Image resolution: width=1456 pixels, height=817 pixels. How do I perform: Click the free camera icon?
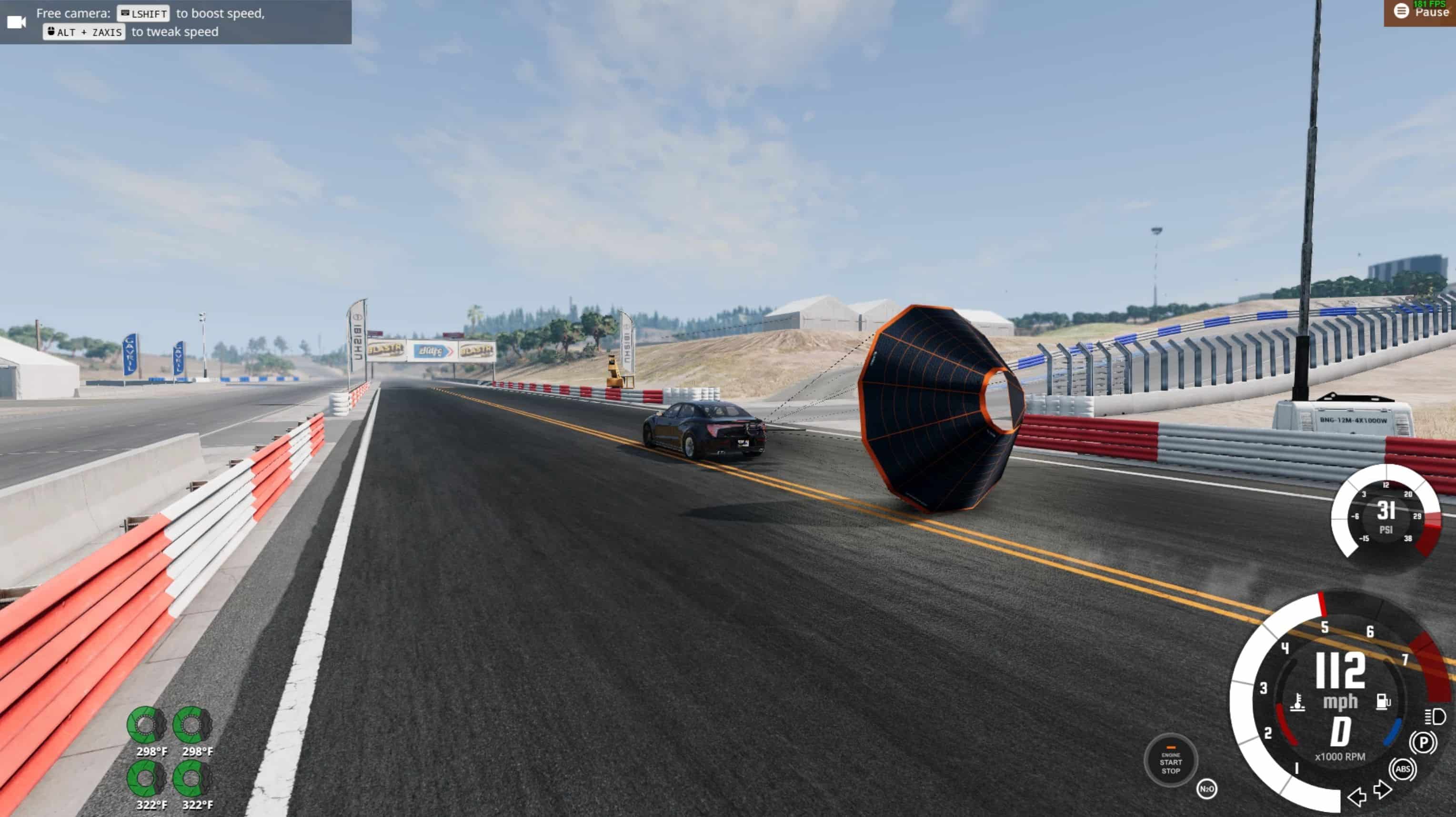point(16,22)
